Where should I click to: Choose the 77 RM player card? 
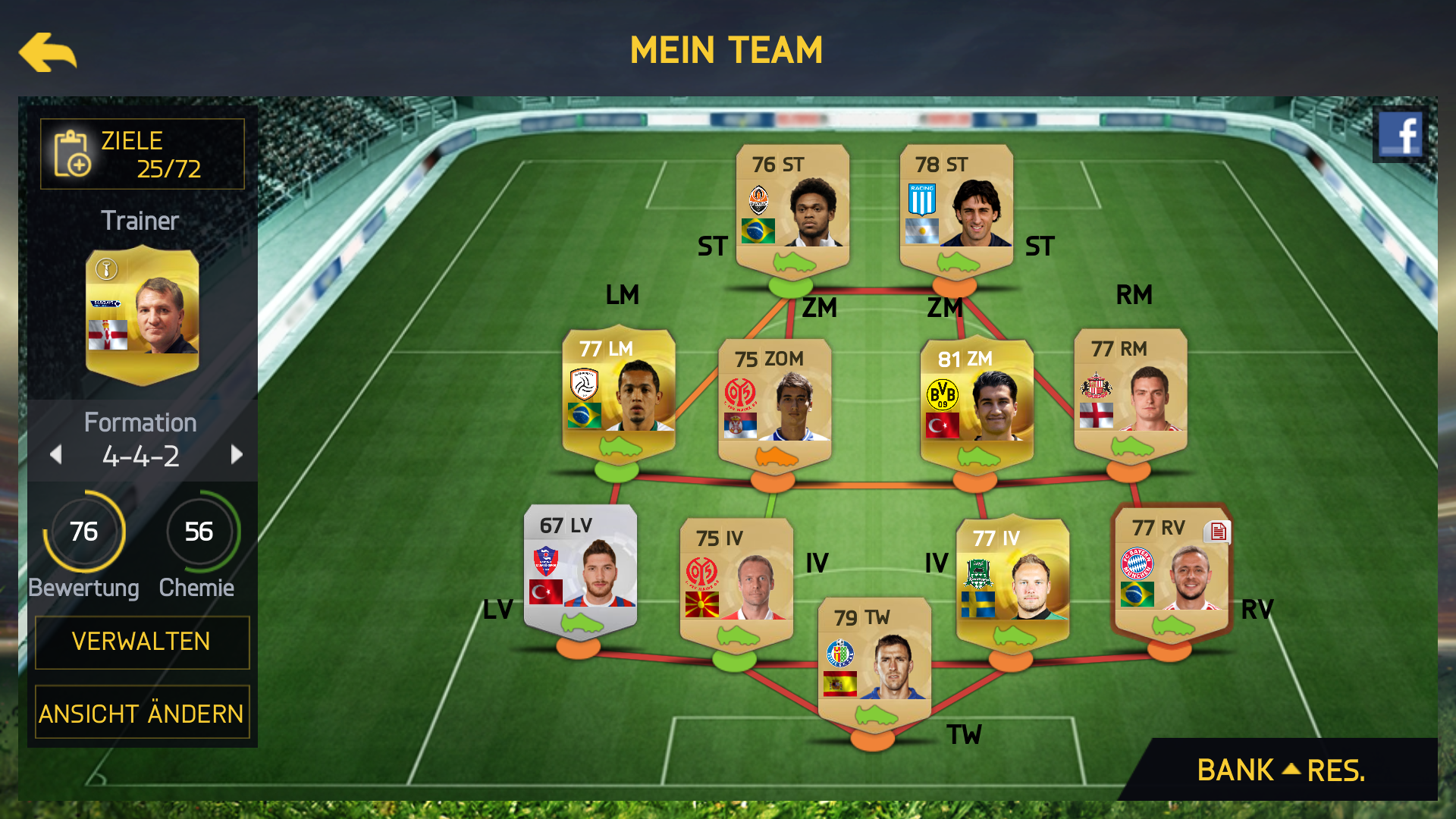pyautogui.click(x=1131, y=393)
